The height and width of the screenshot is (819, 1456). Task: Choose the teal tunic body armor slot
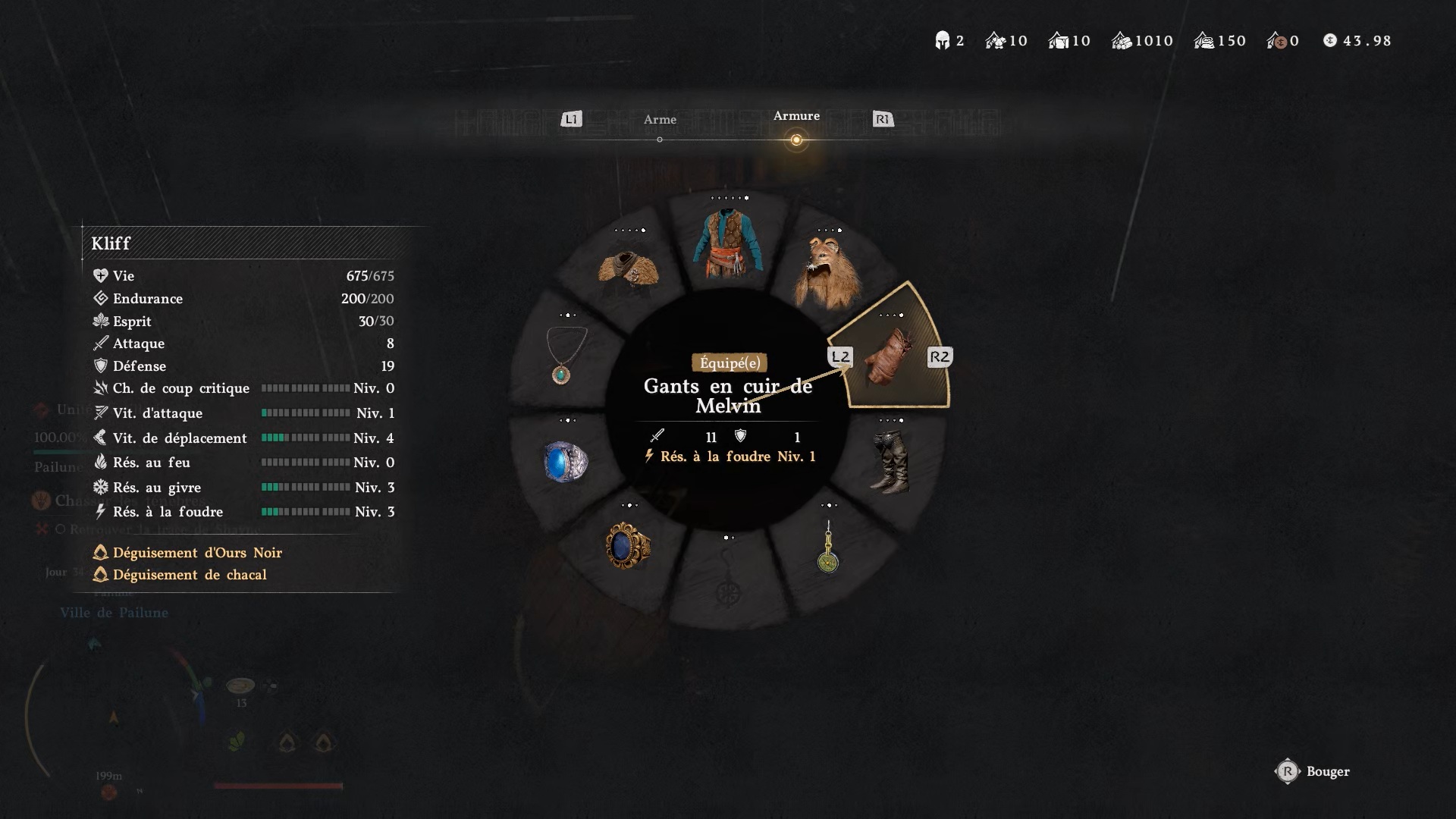[728, 244]
